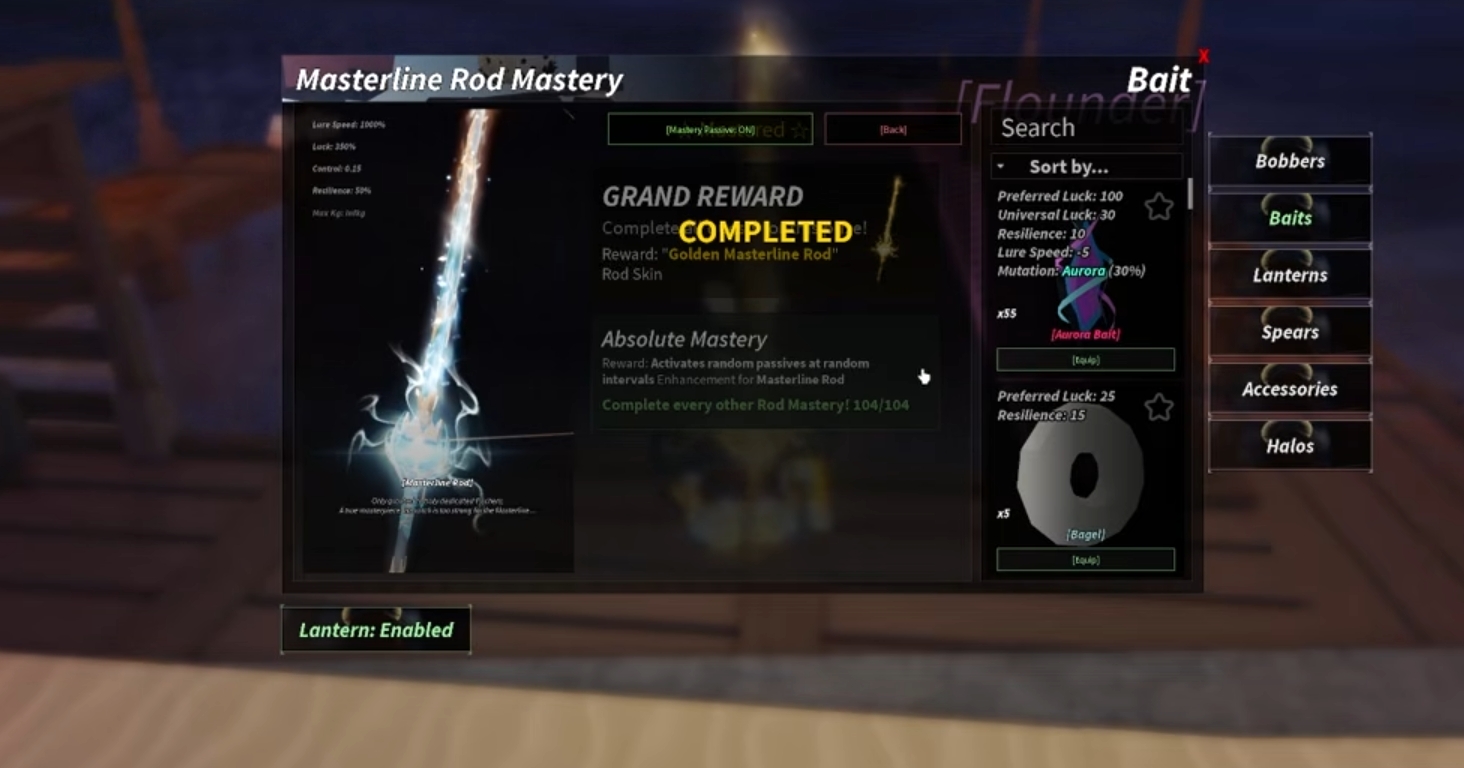Equip the Aurora Bait

tap(1085, 360)
